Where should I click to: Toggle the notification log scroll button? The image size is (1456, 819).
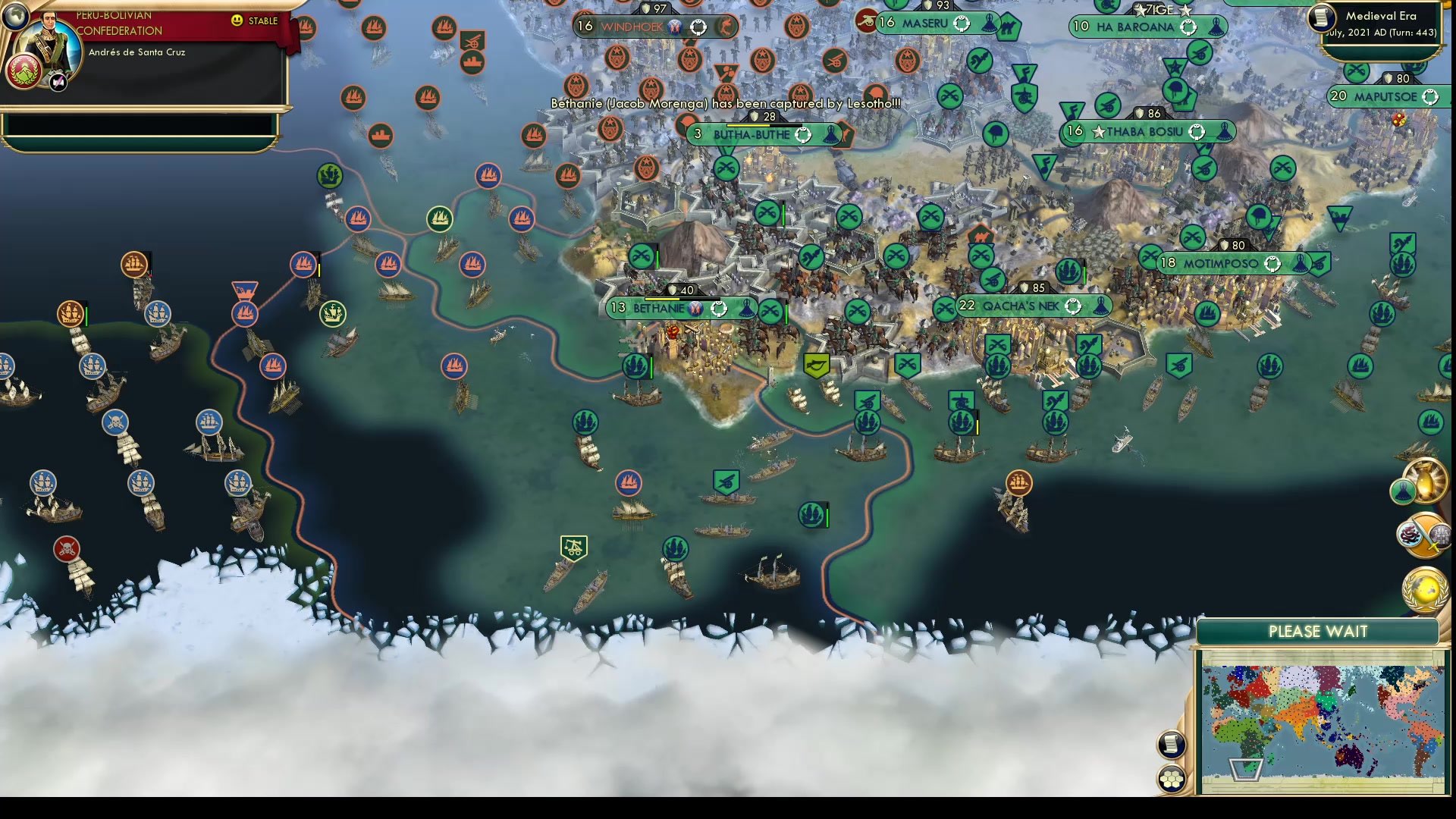tap(1172, 744)
